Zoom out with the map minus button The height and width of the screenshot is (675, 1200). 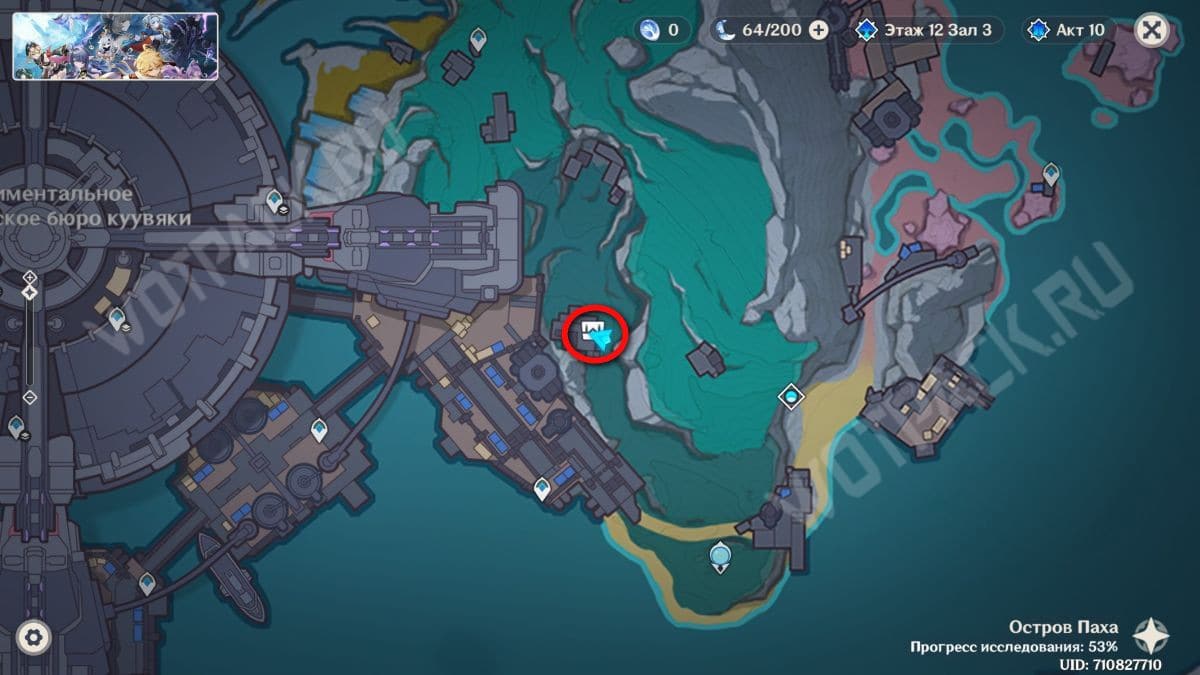point(30,397)
